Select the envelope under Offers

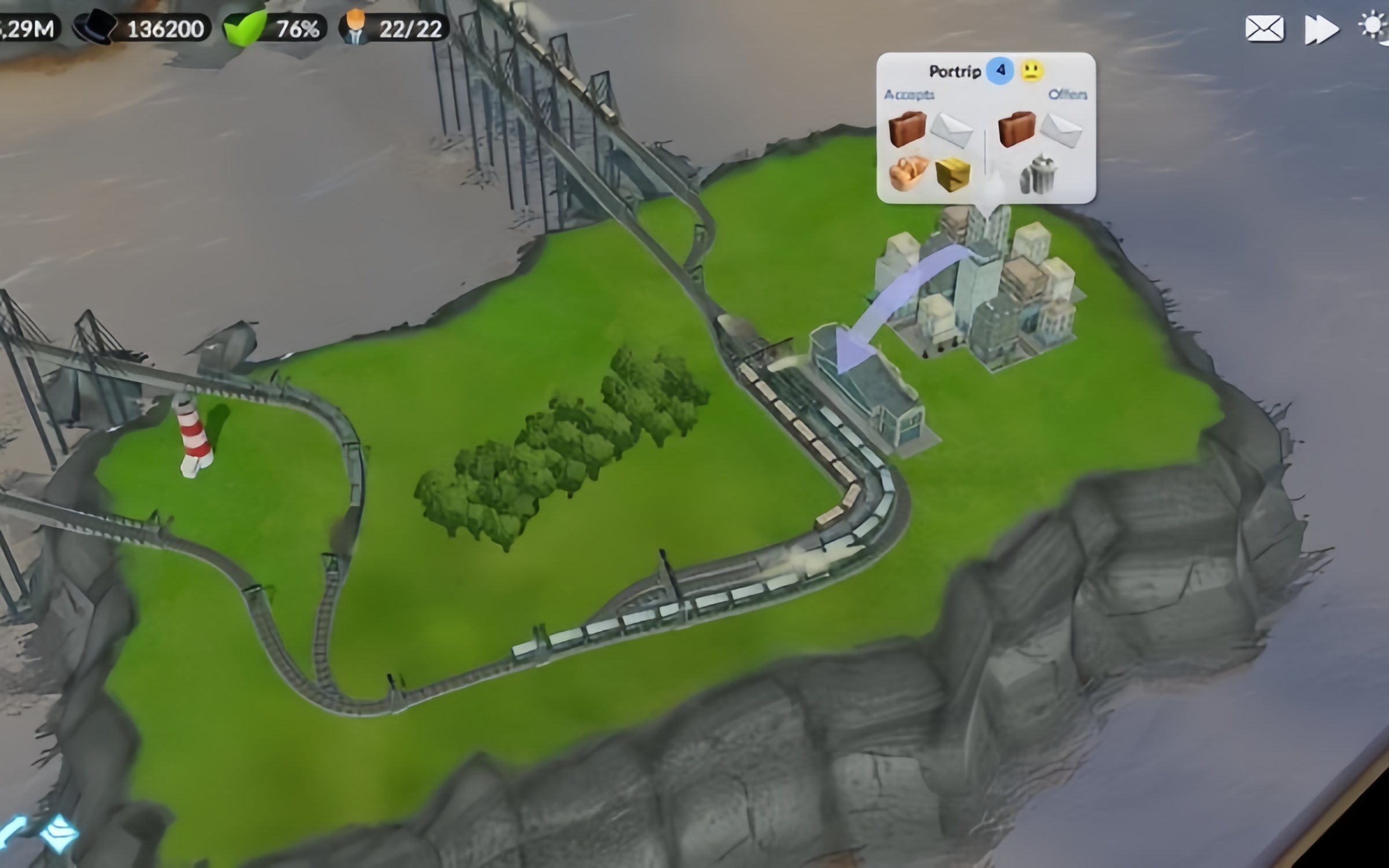(x=1061, y=130)
